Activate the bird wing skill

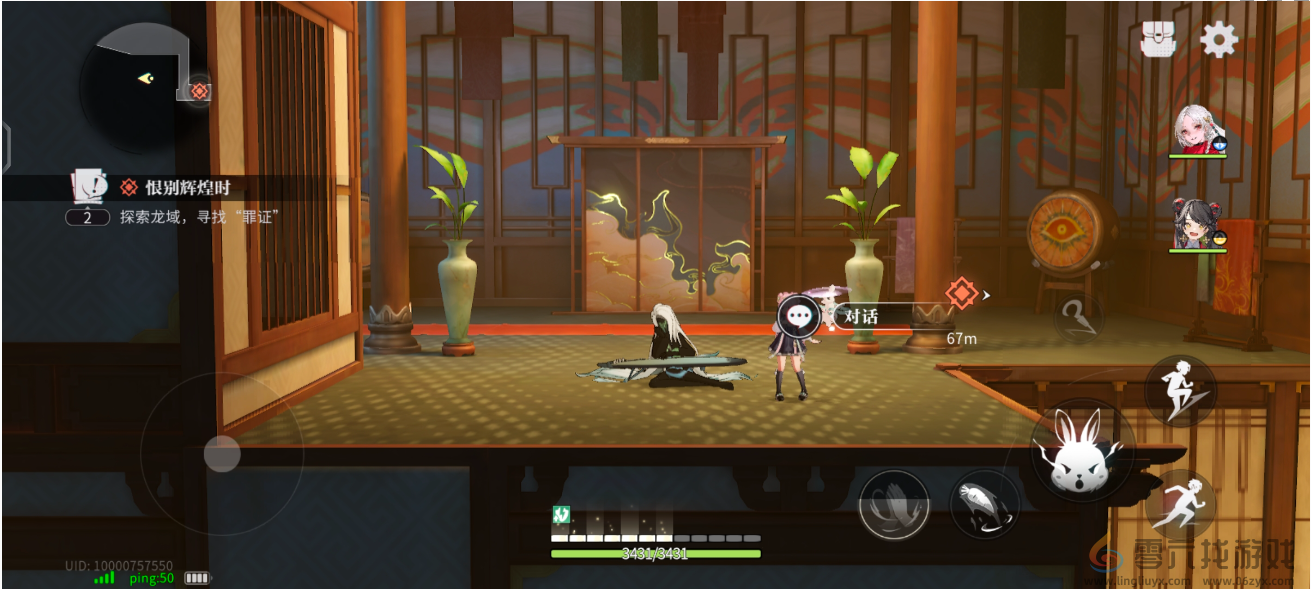pyautogui.click(x=893, y=505)
